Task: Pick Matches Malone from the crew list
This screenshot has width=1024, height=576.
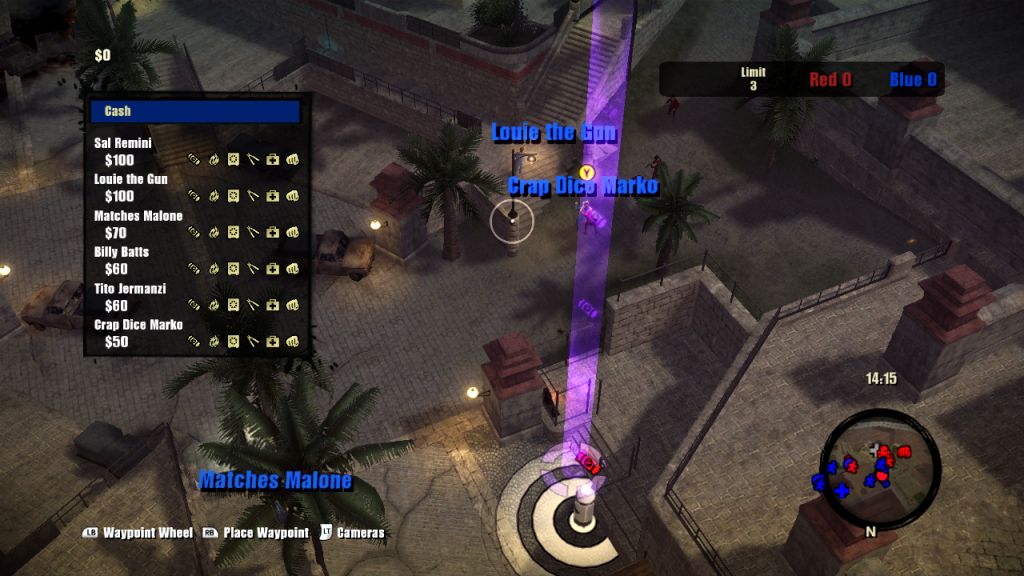Action: click(138, 215)
